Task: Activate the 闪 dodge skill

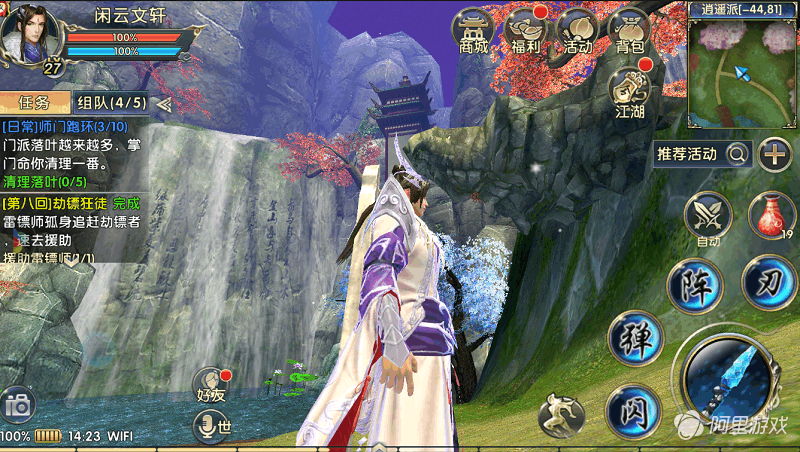Action: 634,409
